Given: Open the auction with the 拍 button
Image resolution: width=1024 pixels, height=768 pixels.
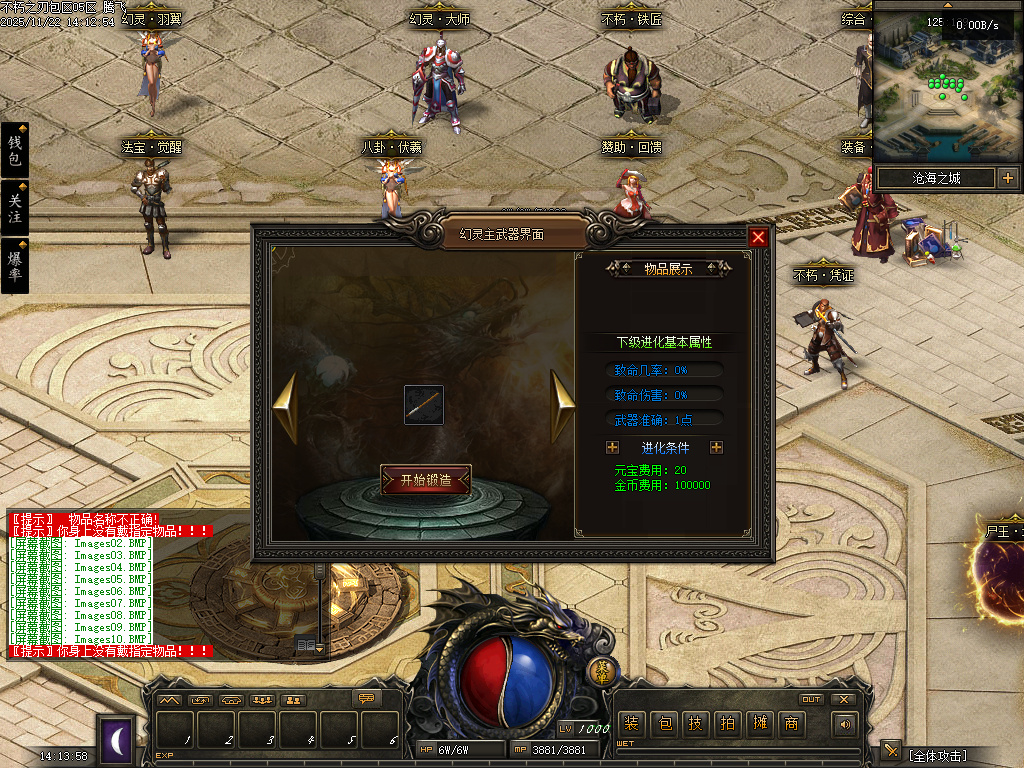Looking at the screenshot, I should (x=727, y=723).
